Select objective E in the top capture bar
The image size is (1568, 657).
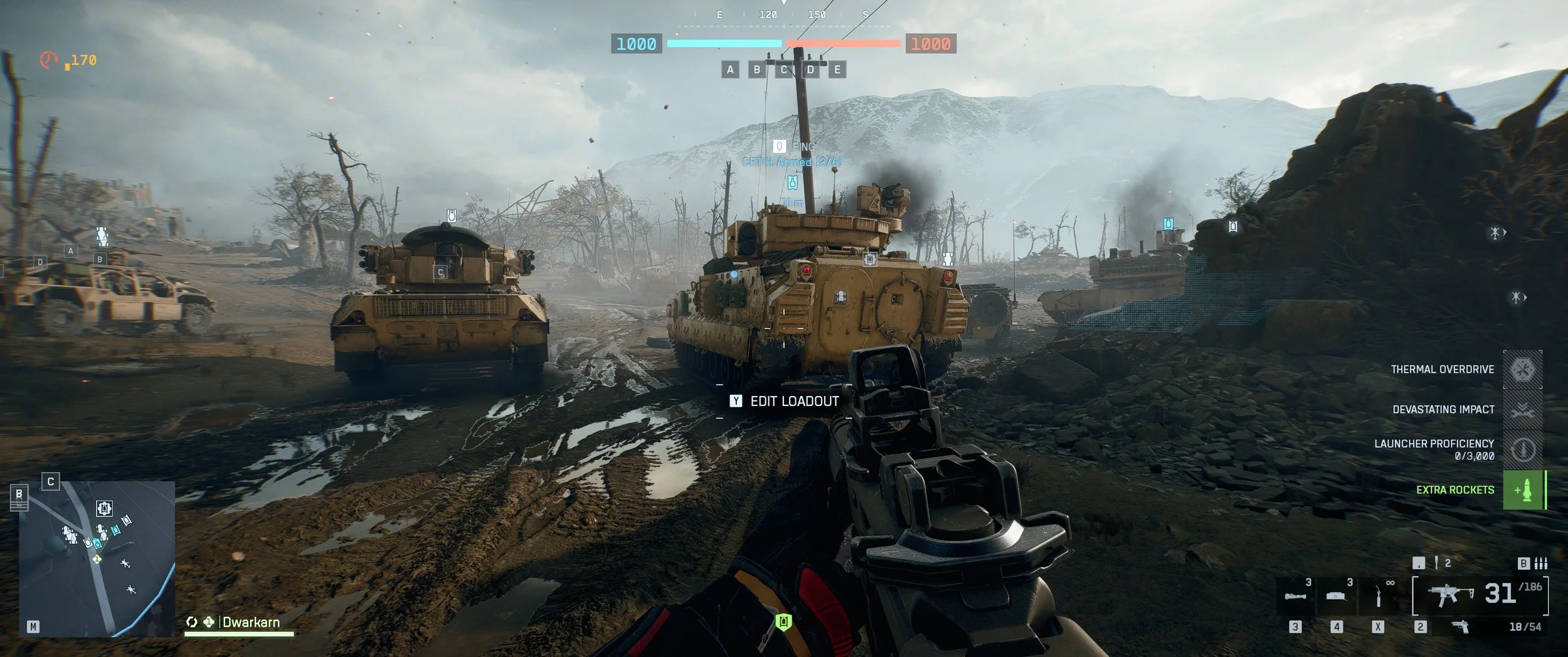pyautogui.click(x=837, y=70)
